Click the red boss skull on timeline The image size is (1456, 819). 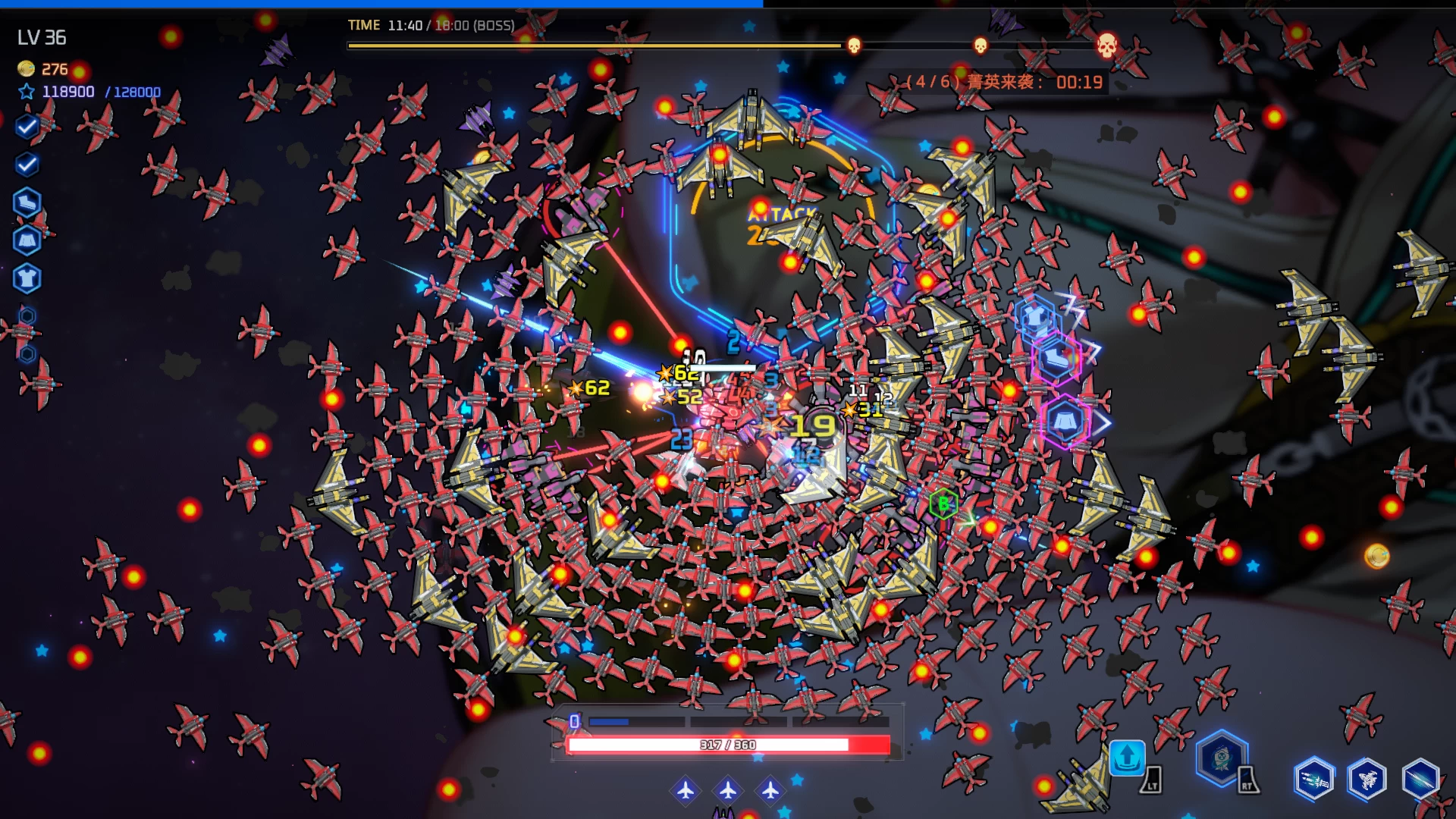[1107, 45]
